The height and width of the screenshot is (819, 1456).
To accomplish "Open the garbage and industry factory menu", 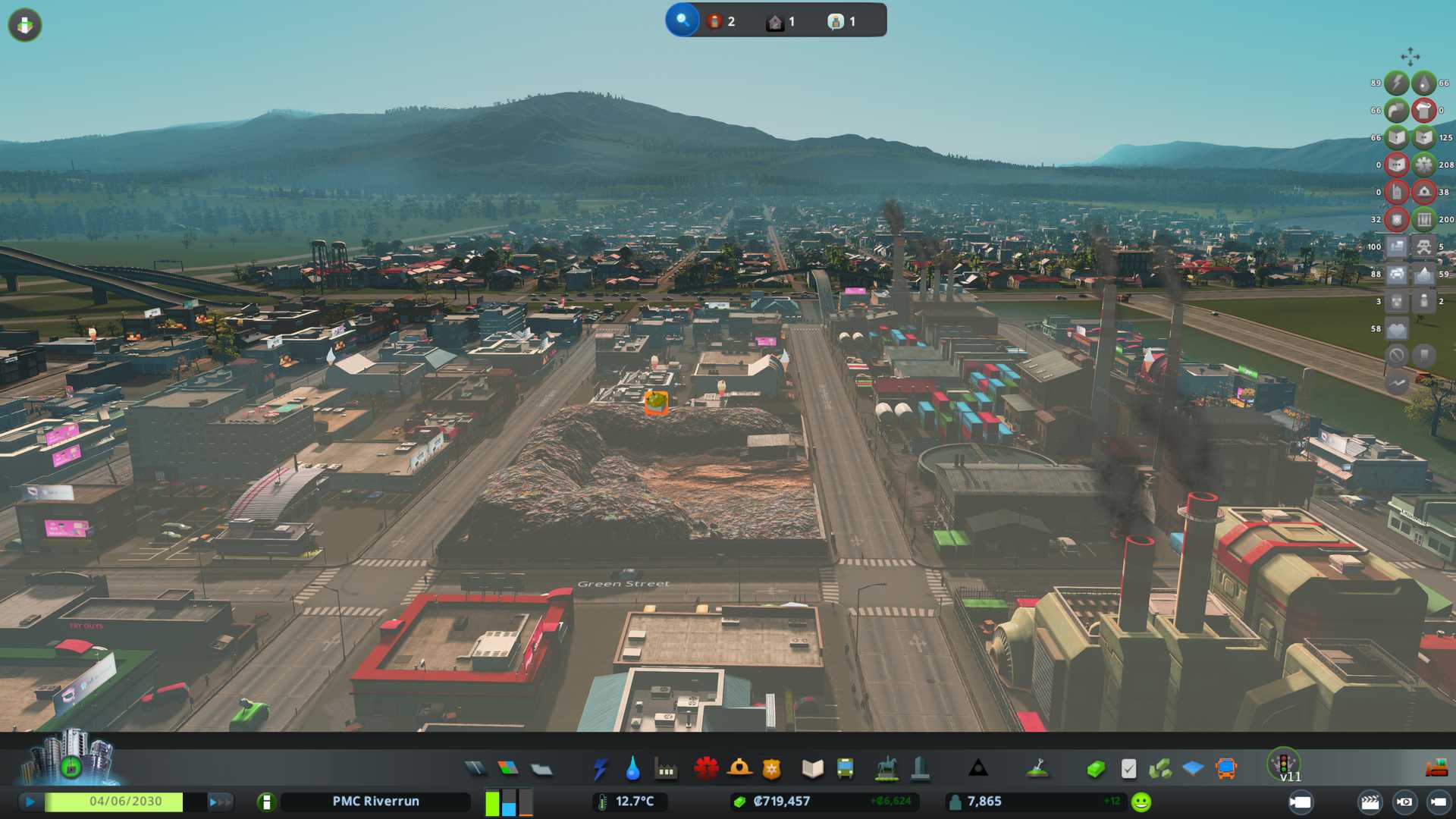I will pos(666,769).
